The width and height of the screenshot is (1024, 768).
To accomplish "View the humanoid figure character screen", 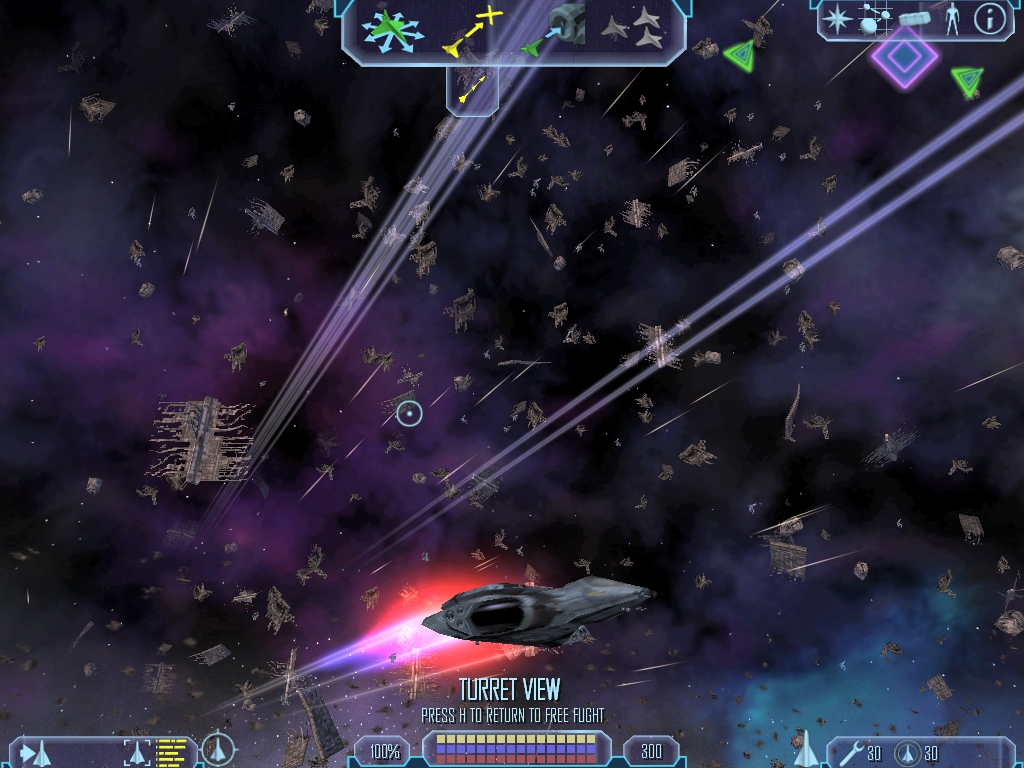I will (952, 18).
